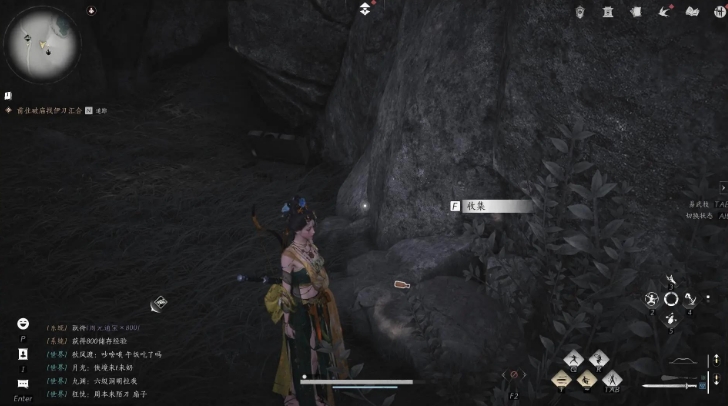Select the gourd item in the wheel

pyautogui.click(x=670, y=318)
